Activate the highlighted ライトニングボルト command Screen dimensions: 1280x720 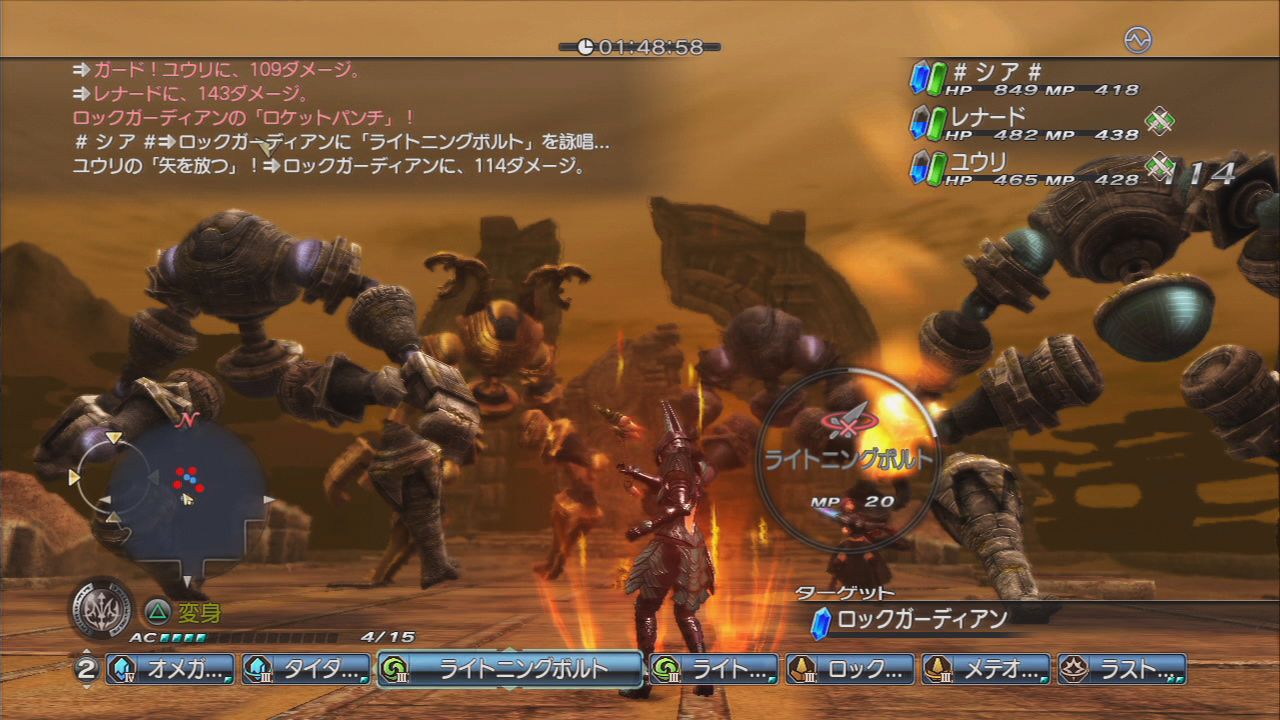point(510,669)
